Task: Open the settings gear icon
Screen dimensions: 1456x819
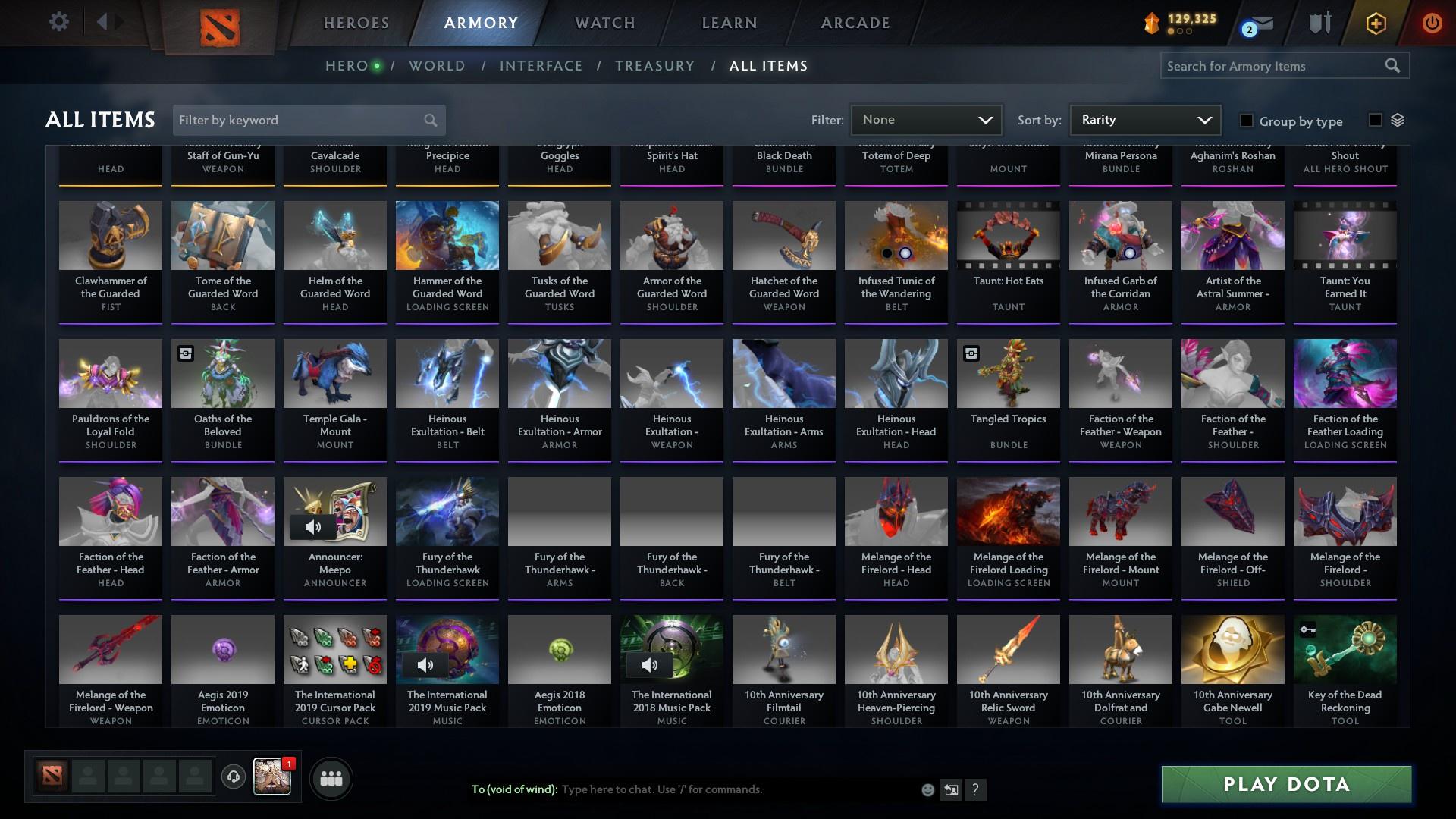Action: [x=59, y=22]
